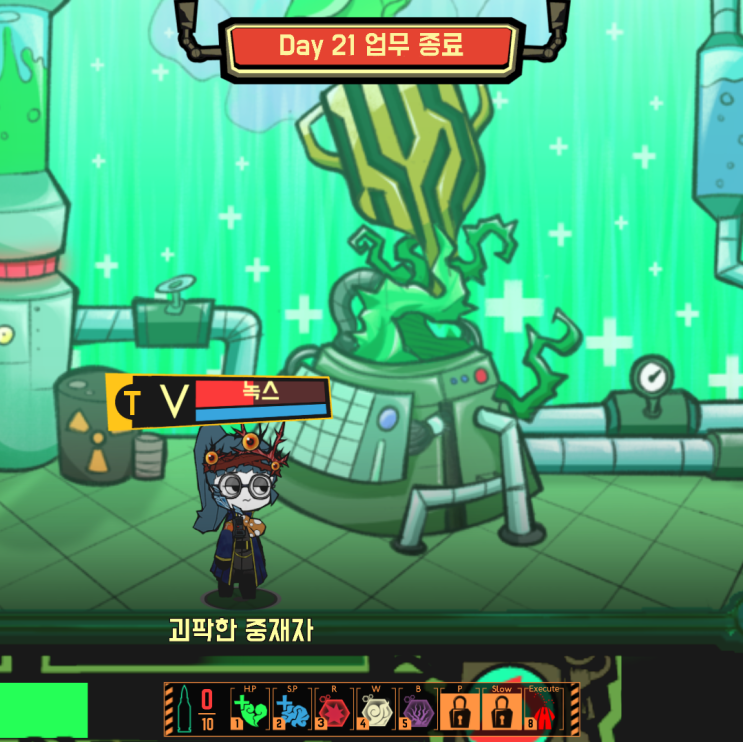Click the Day 21 업무 종료 banner
This screenshot has height=742, width=743.
tap(371, 45)
